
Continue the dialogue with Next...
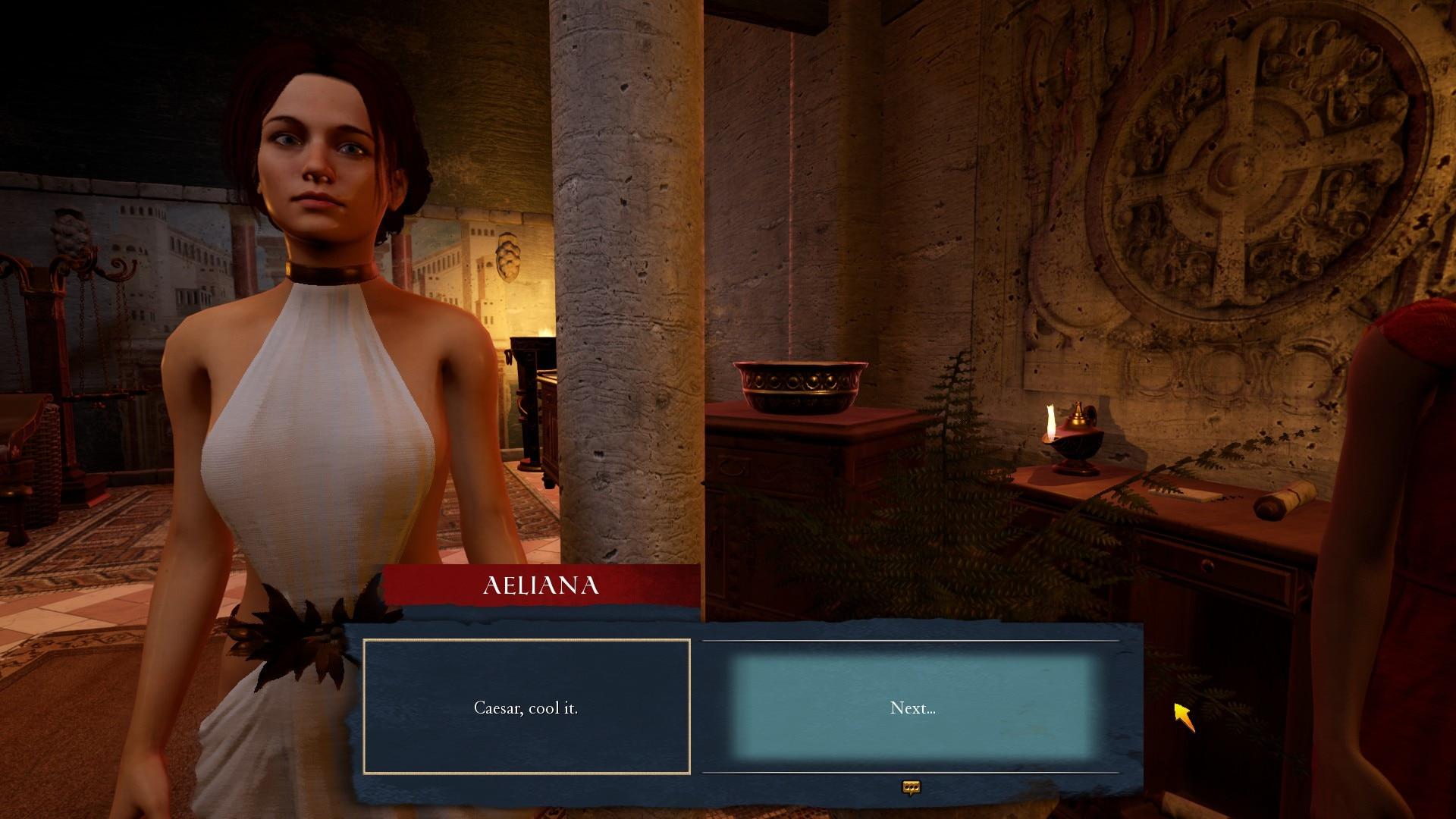pyautogui.click(x=912, y=708)
